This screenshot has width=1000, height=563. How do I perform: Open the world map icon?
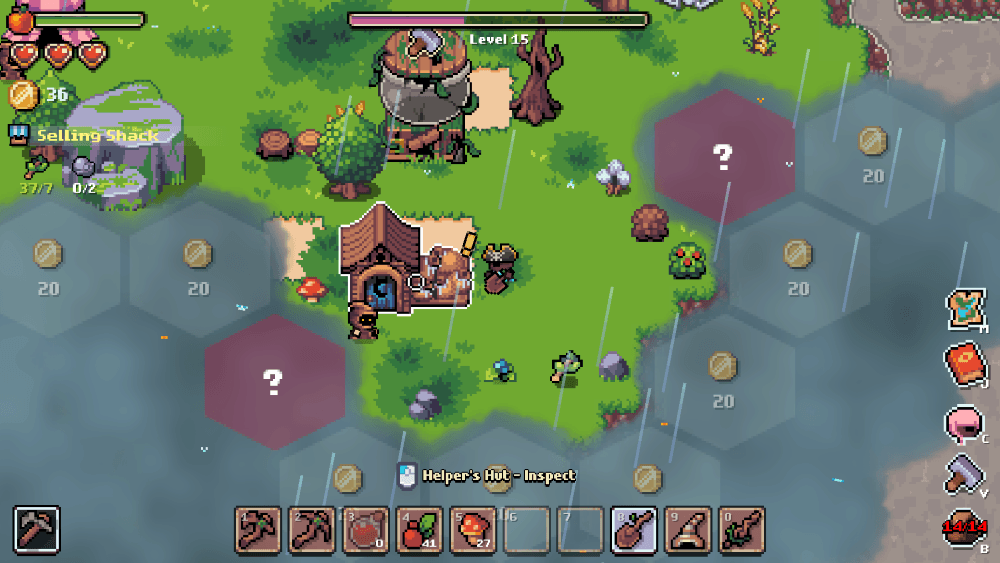pos(966,309)
